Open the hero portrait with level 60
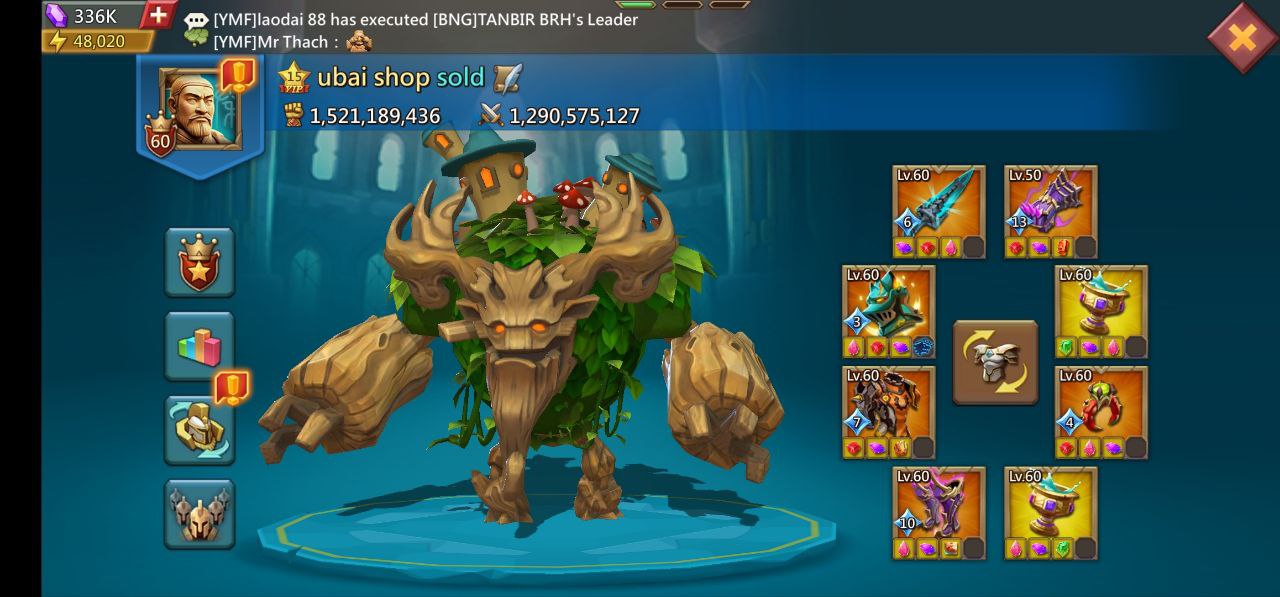Viewport: 1280px width, 597px height. click(200, 110)
